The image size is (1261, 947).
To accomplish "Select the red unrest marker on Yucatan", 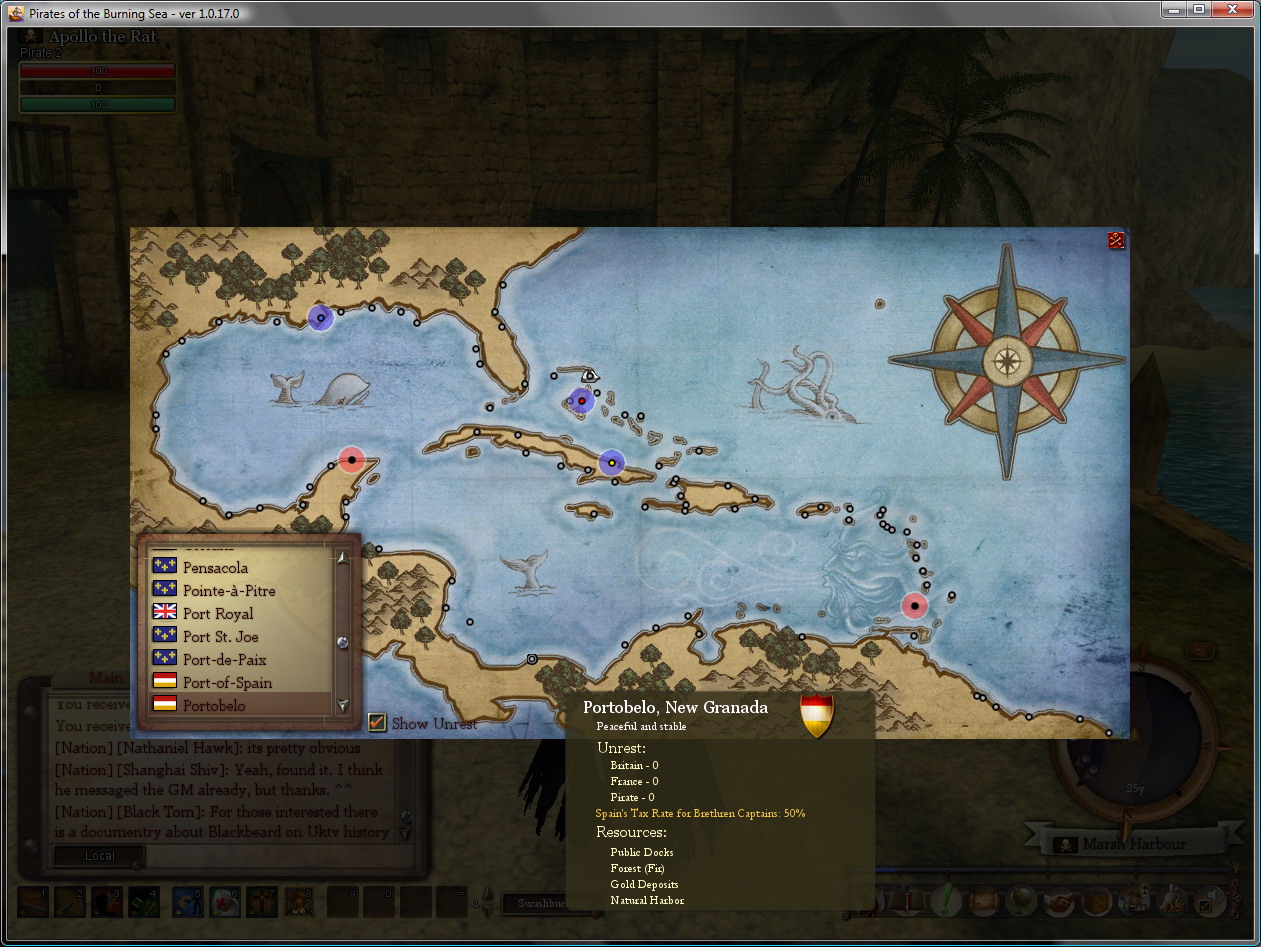I will tap(351, 460).
